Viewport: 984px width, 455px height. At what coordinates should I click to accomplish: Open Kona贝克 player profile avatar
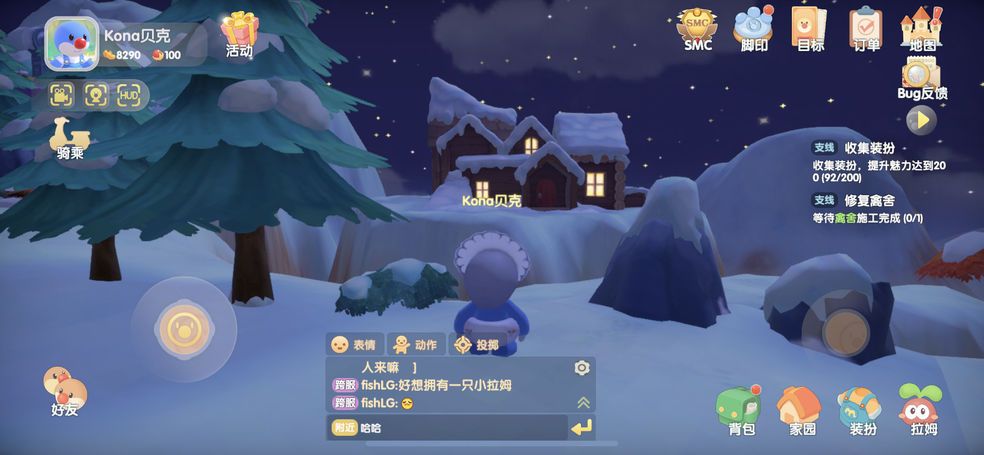tap(71, 44)
